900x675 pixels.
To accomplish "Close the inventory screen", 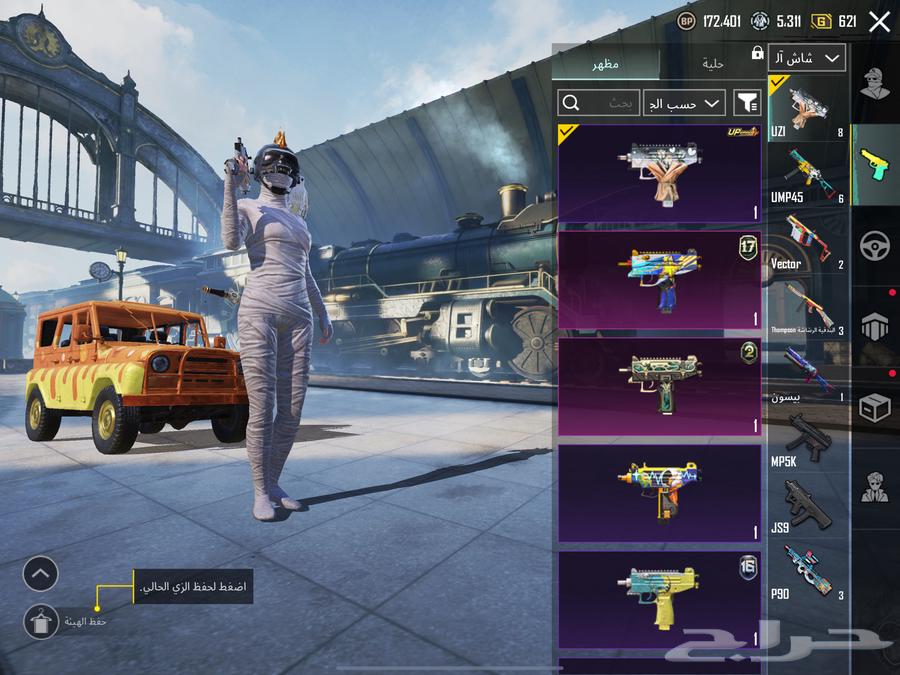I will click(879, 22).
